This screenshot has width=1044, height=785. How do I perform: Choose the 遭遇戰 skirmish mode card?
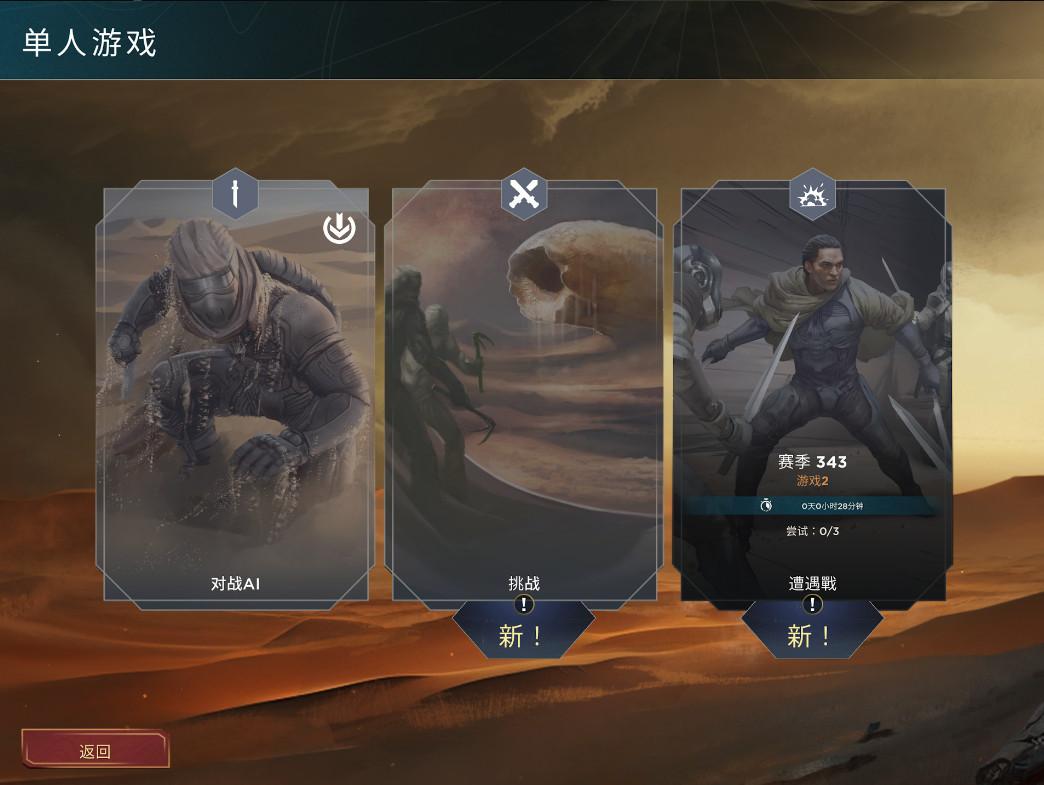pos(812,400)
